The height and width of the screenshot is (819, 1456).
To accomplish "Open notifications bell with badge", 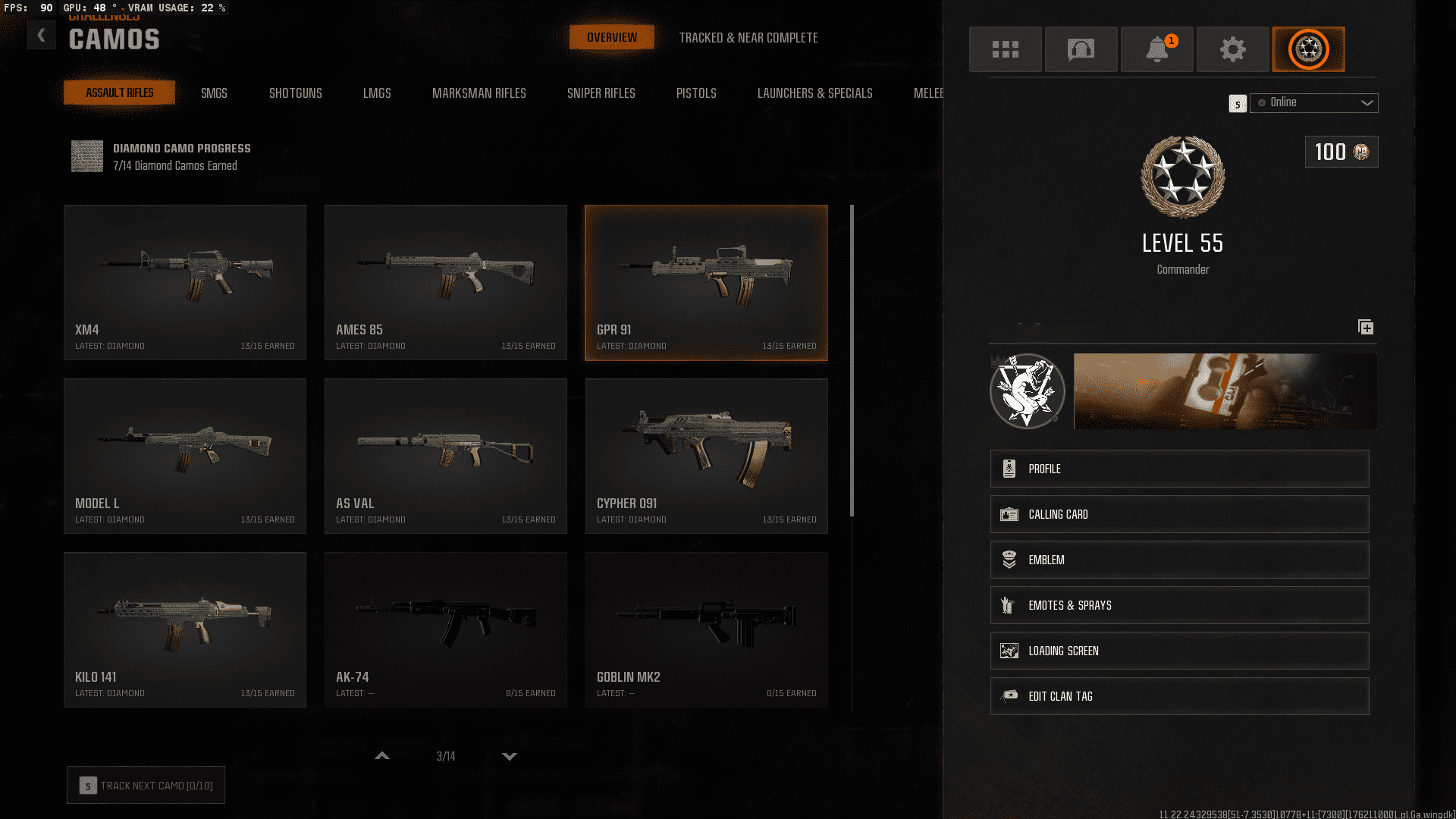I will click(1156, 49).
